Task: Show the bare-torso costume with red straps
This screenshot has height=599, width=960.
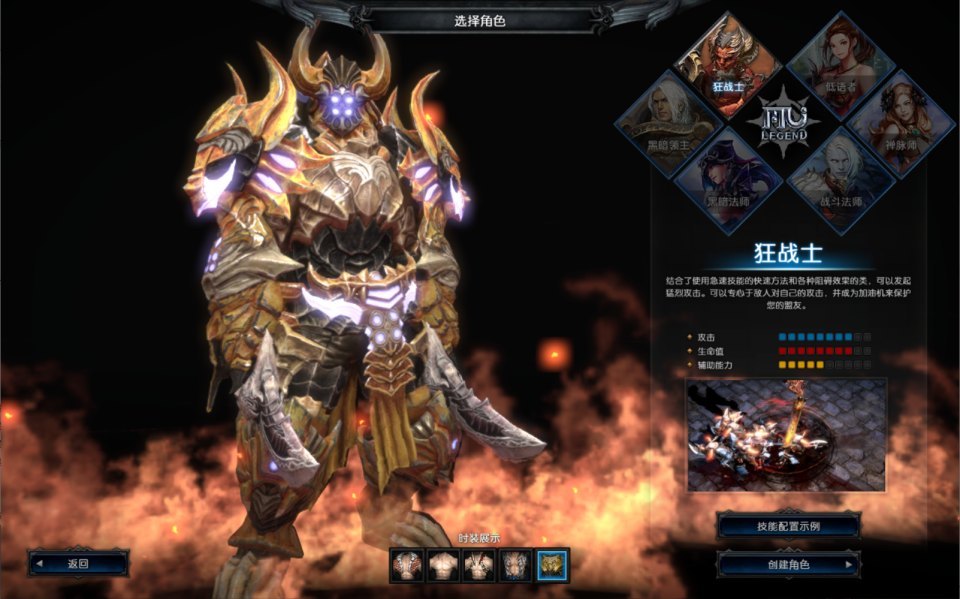Action: point(479,565)
